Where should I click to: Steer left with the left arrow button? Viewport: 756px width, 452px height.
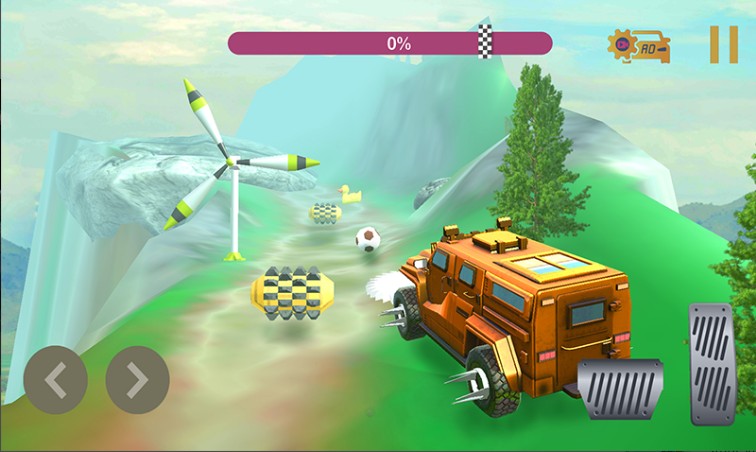[56, 380]
